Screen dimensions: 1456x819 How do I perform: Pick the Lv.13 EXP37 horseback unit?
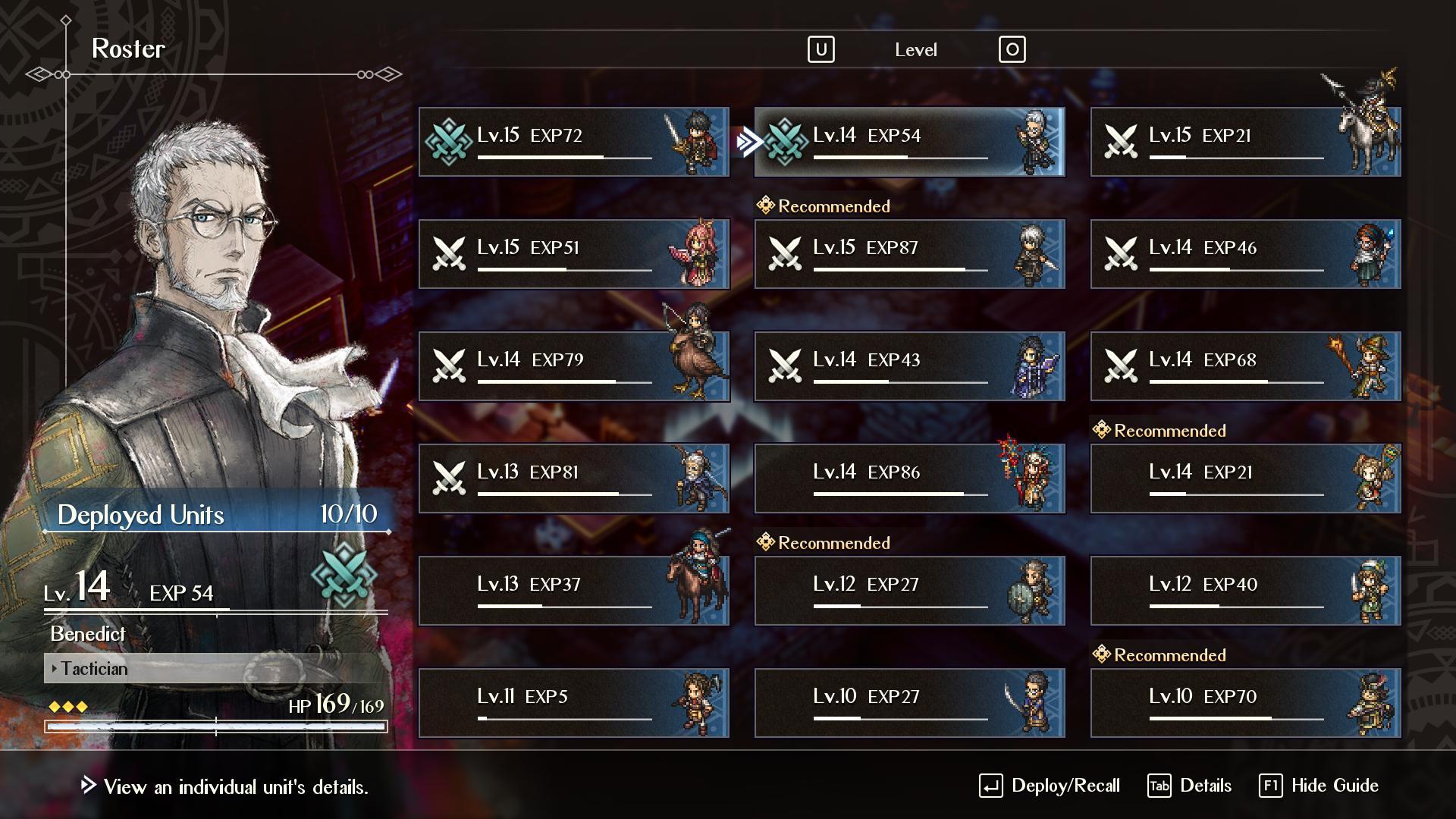(x=573, y=591)
